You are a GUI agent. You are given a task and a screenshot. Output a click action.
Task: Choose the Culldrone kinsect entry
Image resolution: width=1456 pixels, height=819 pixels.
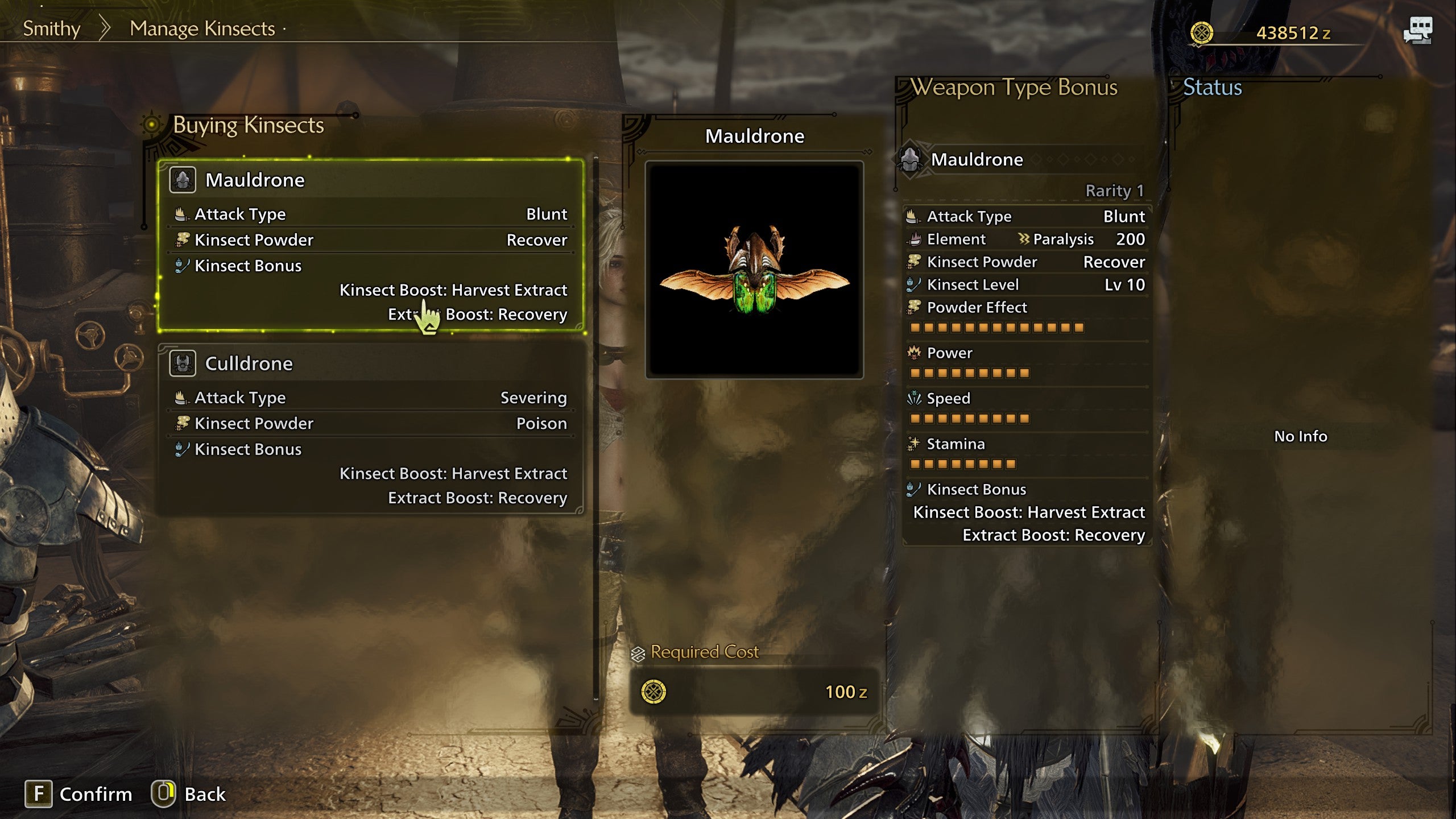coord(371,429)
